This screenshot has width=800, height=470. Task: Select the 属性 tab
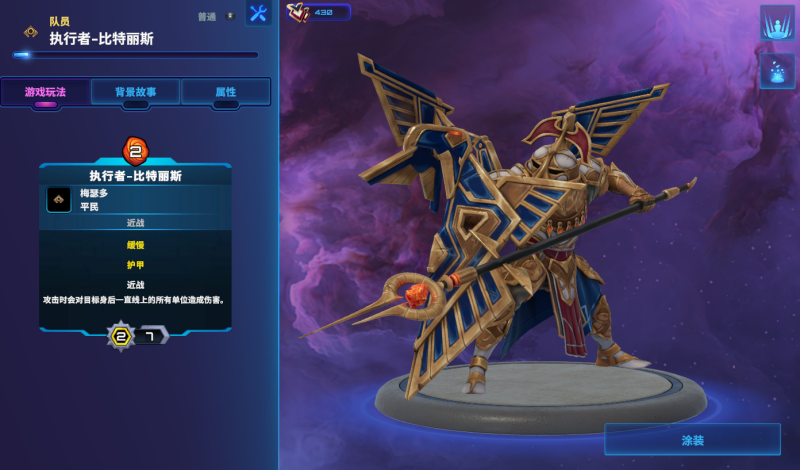pos(226,92)
